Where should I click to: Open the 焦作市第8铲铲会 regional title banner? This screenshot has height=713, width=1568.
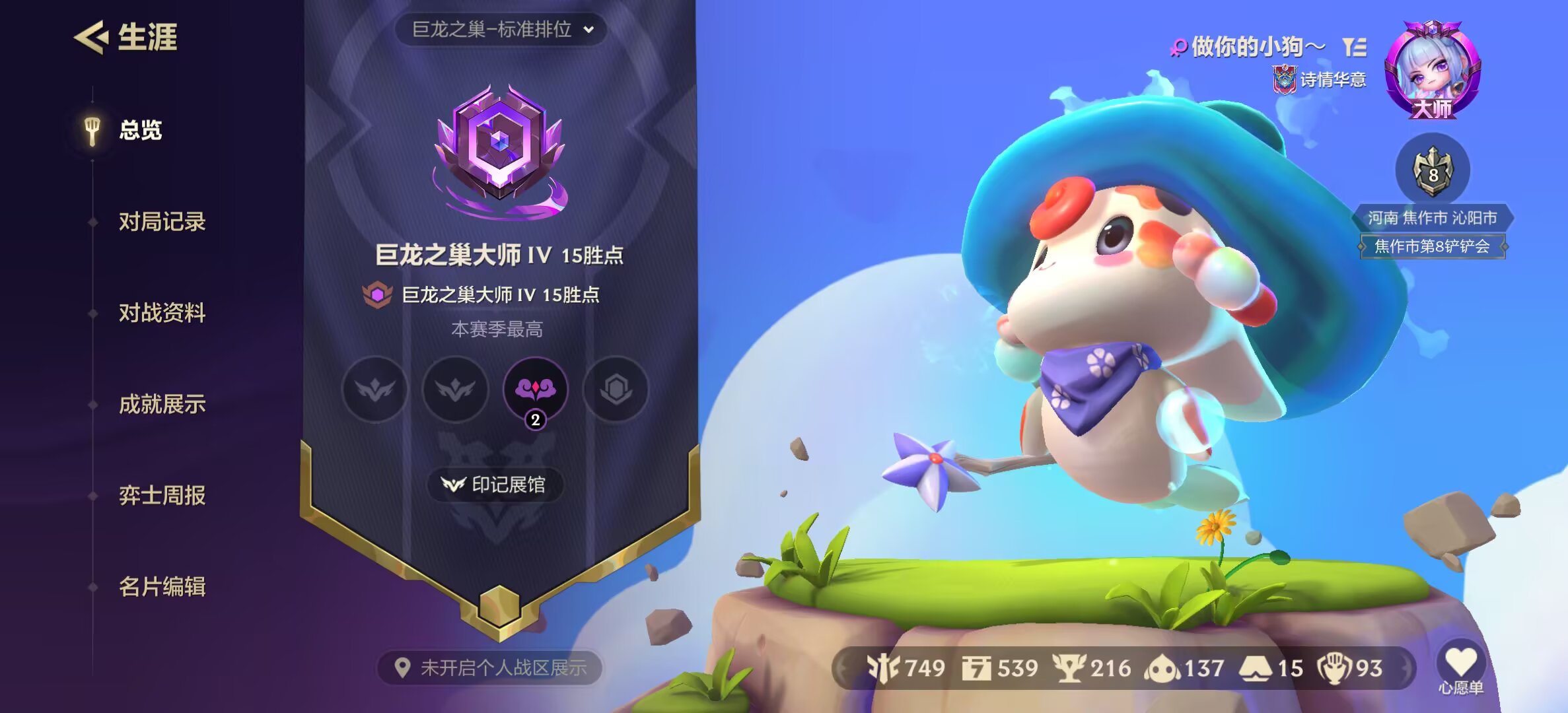[1432, 247]
